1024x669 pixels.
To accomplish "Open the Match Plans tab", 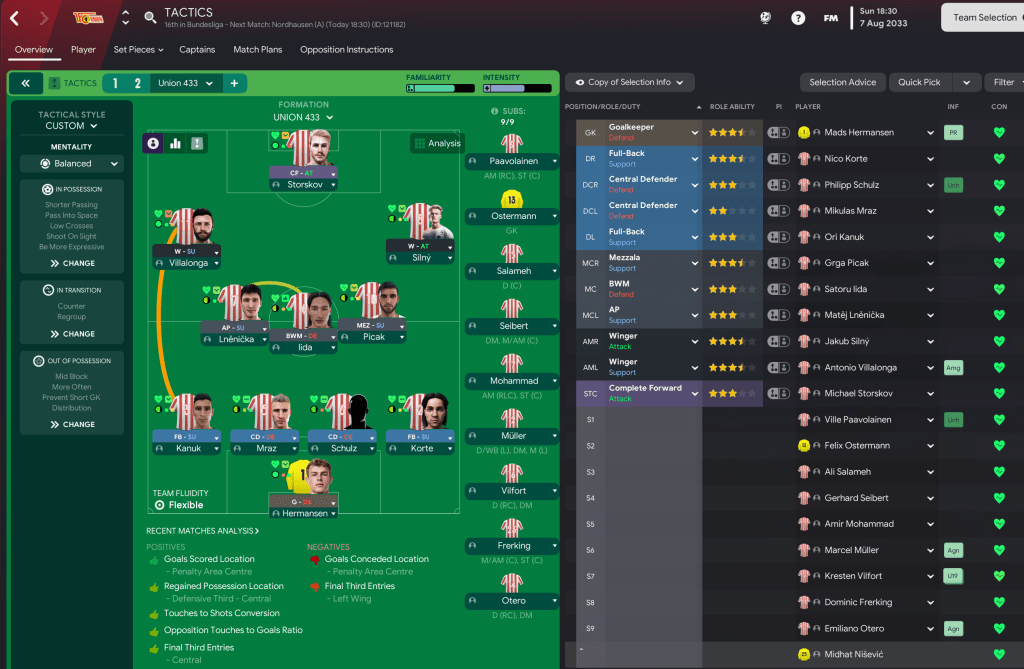I will pyautogui.click(x=257, y=49).
